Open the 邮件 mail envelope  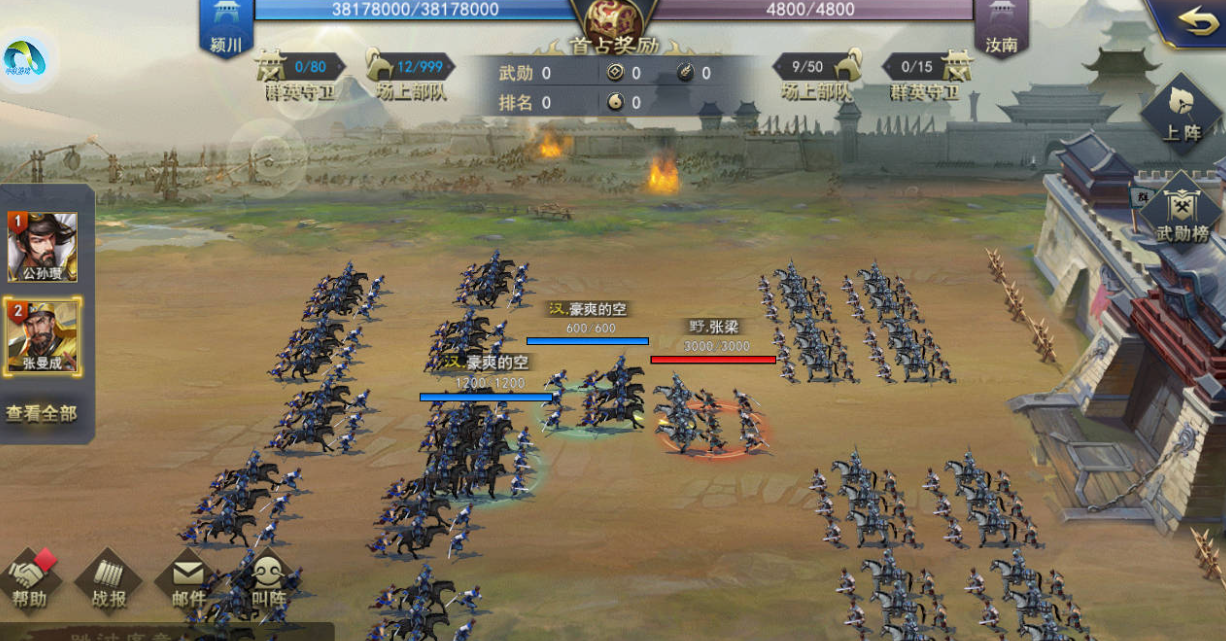[187, 580]
